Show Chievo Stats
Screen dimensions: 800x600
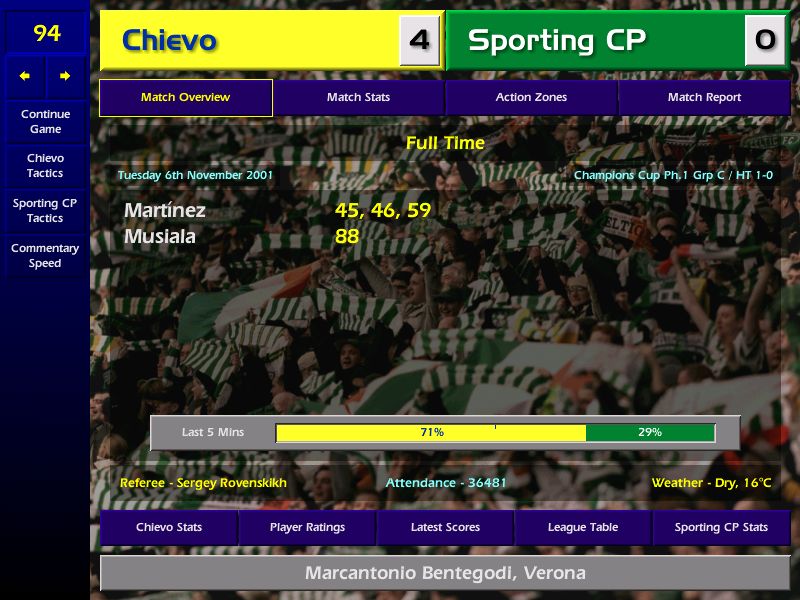[169, 528]
